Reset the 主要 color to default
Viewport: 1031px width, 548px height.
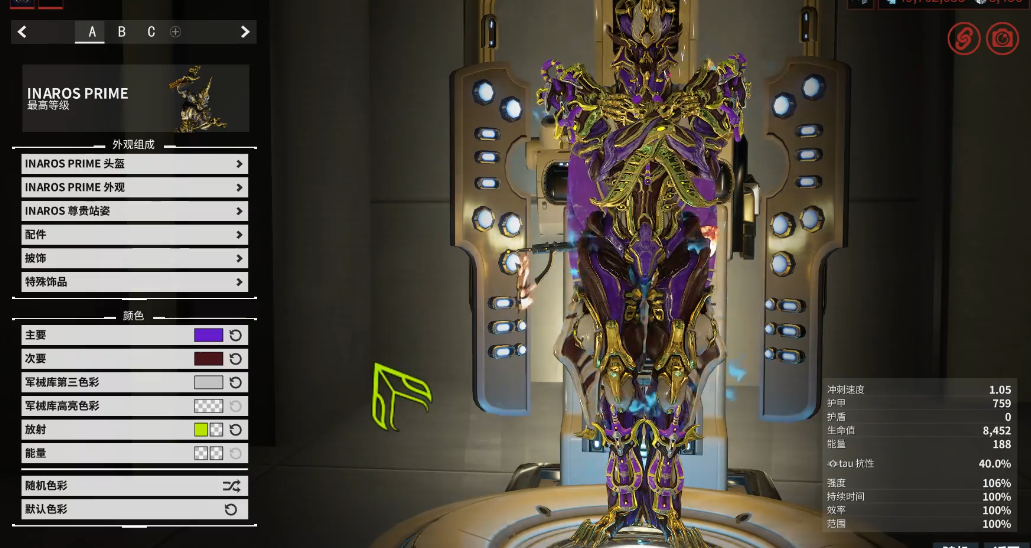pyautogui.click(x=236, y=335)
